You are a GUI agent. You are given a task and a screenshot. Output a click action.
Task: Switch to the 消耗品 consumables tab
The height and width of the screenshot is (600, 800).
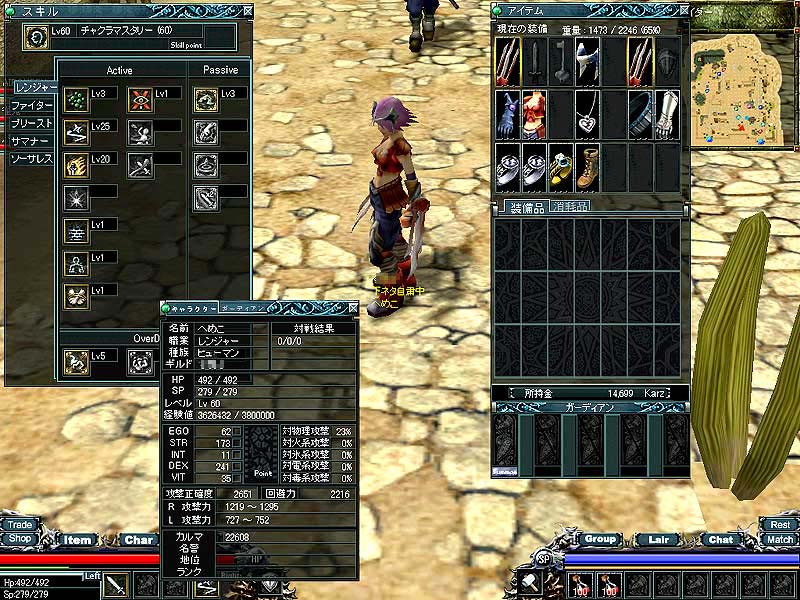point(568,207)
